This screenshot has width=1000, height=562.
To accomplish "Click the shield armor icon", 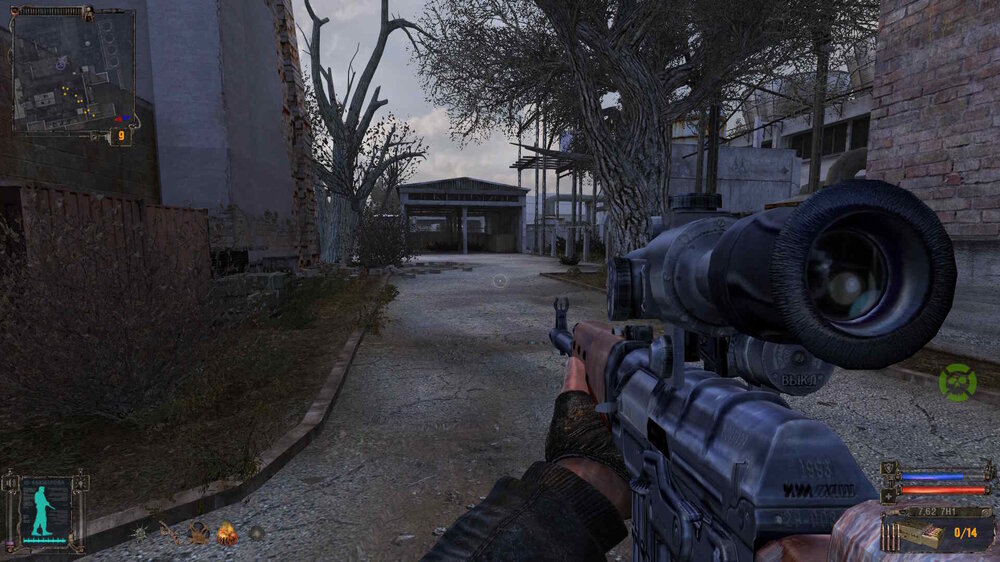I will point(889,468).
